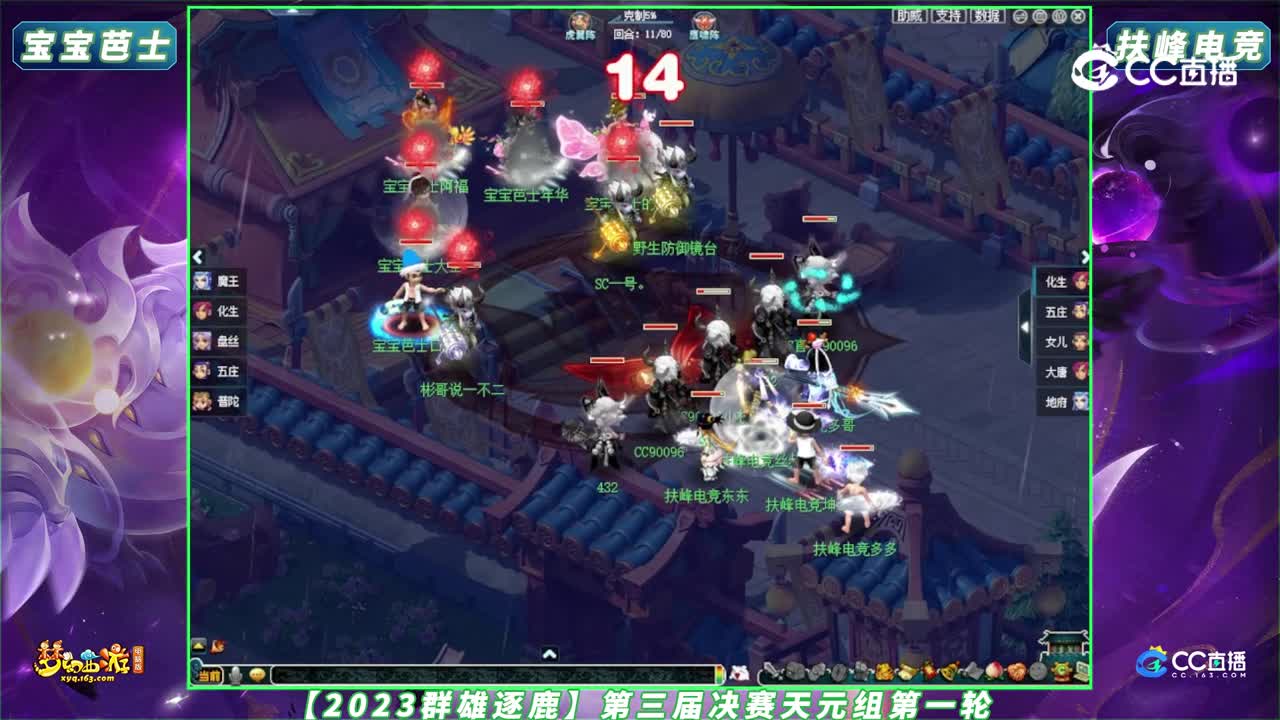1280x720 pixels.
Task: Select the 地府 character icon
Action: (x=1080, y=400)
